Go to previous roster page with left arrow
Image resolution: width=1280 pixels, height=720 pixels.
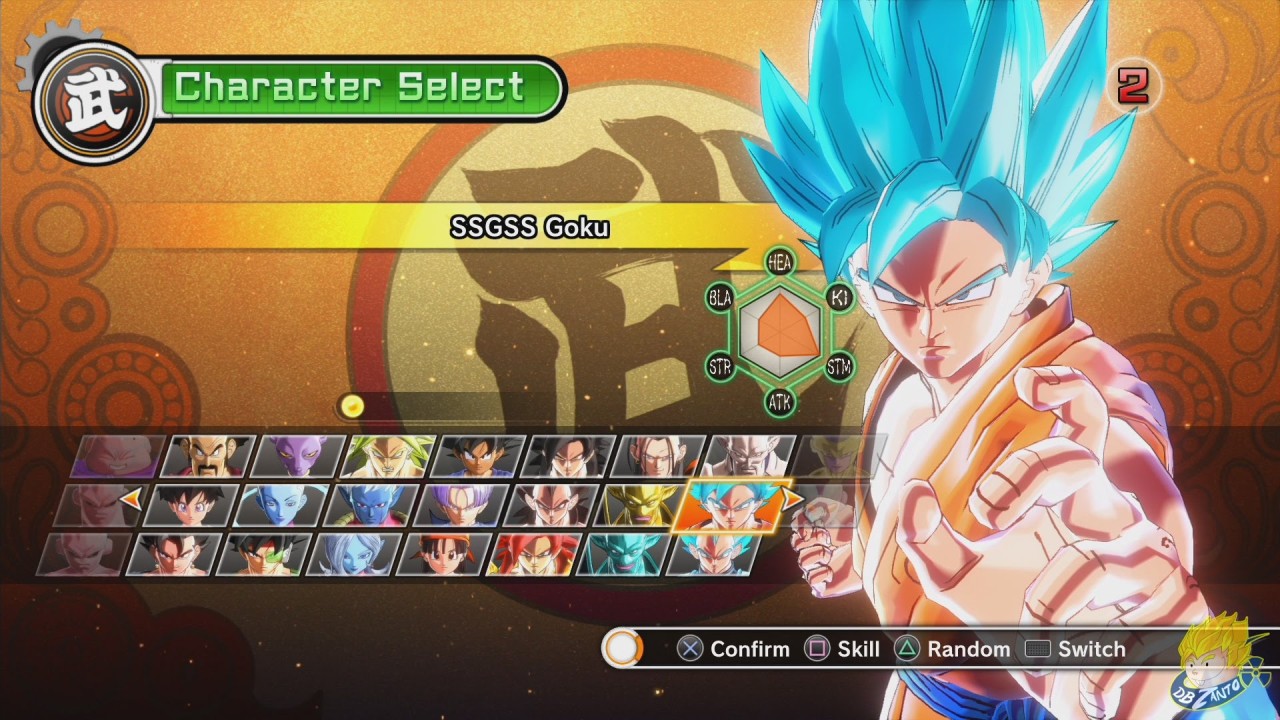pos(130,496)
